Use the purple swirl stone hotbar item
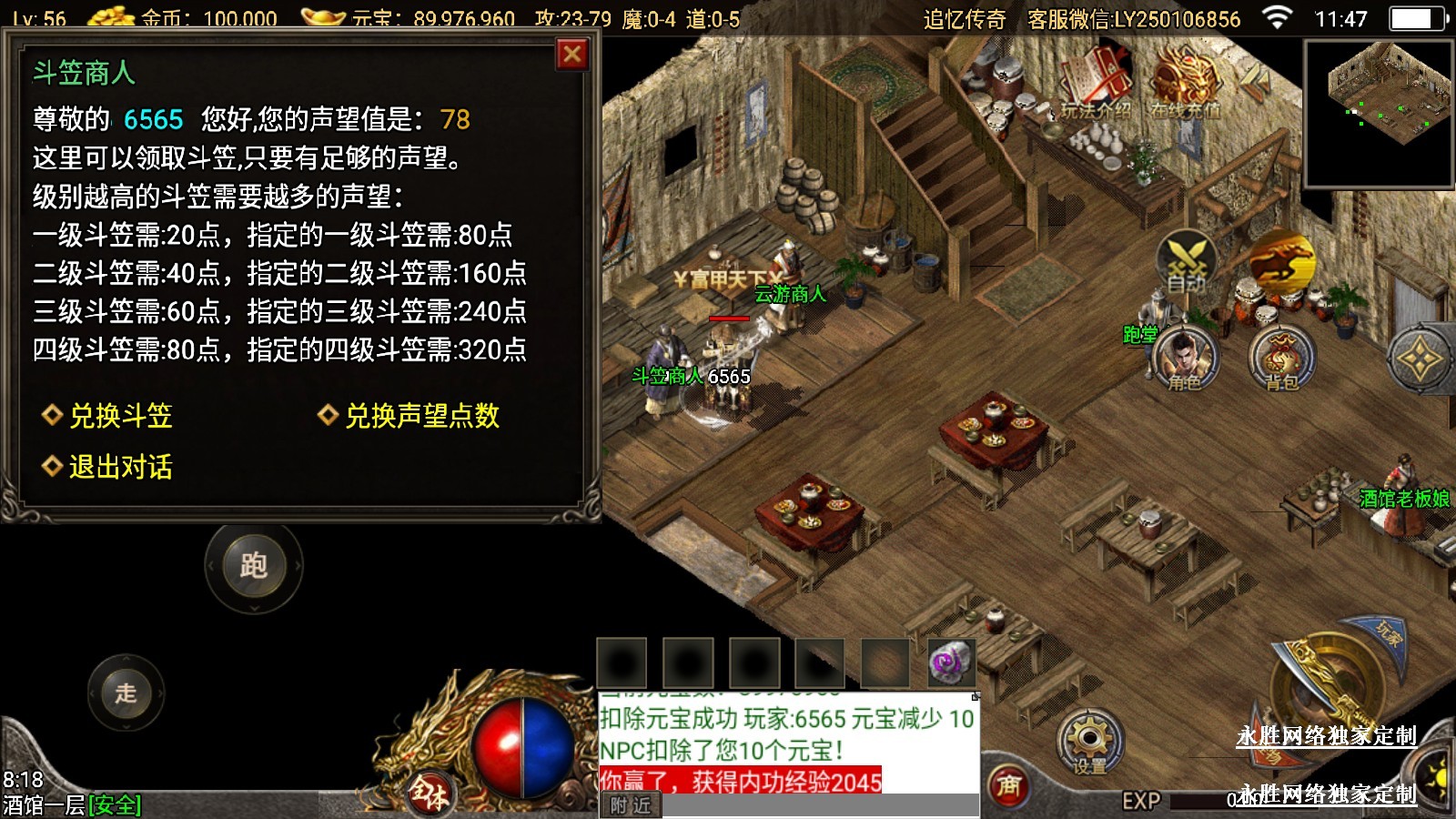The image size is (1456, 819). point(951,662)
